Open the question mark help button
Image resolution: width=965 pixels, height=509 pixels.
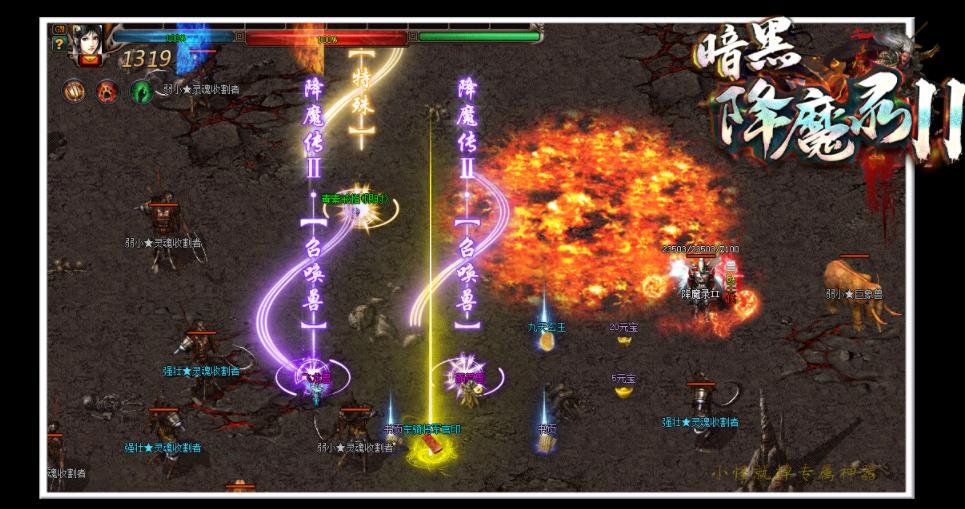[x=59, y=44]
